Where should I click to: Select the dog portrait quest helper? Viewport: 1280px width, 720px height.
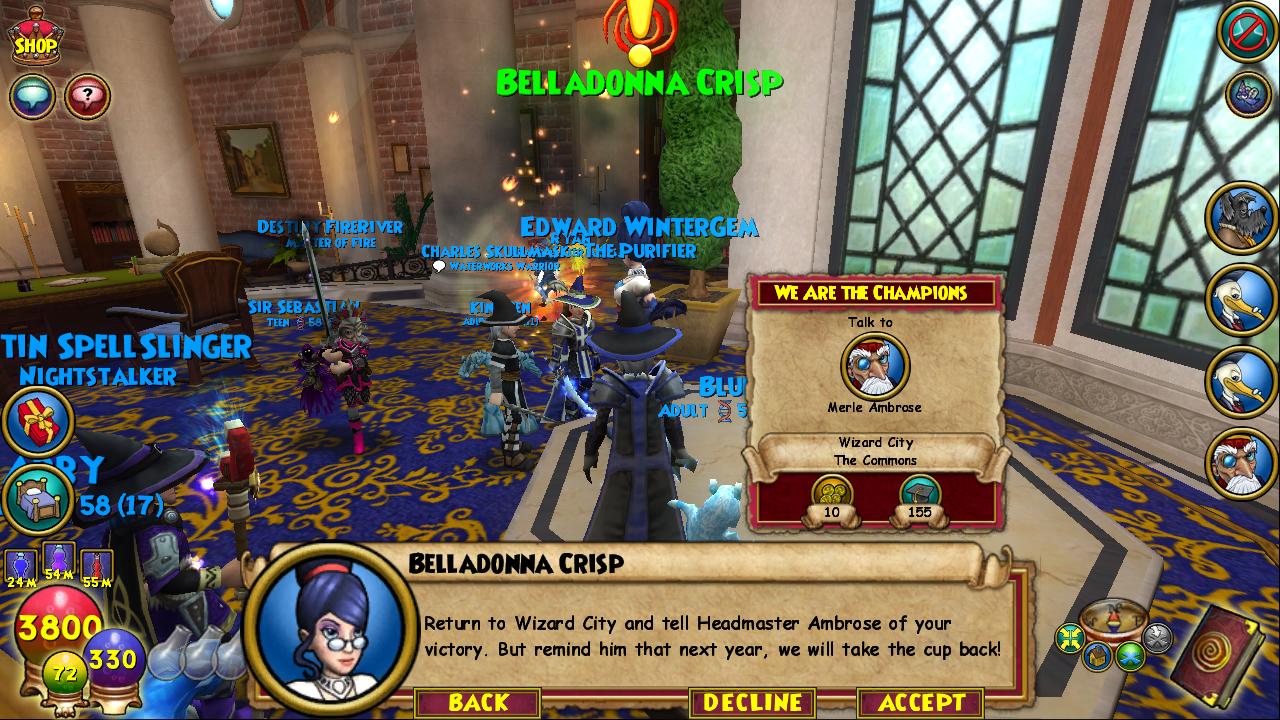1241,215
